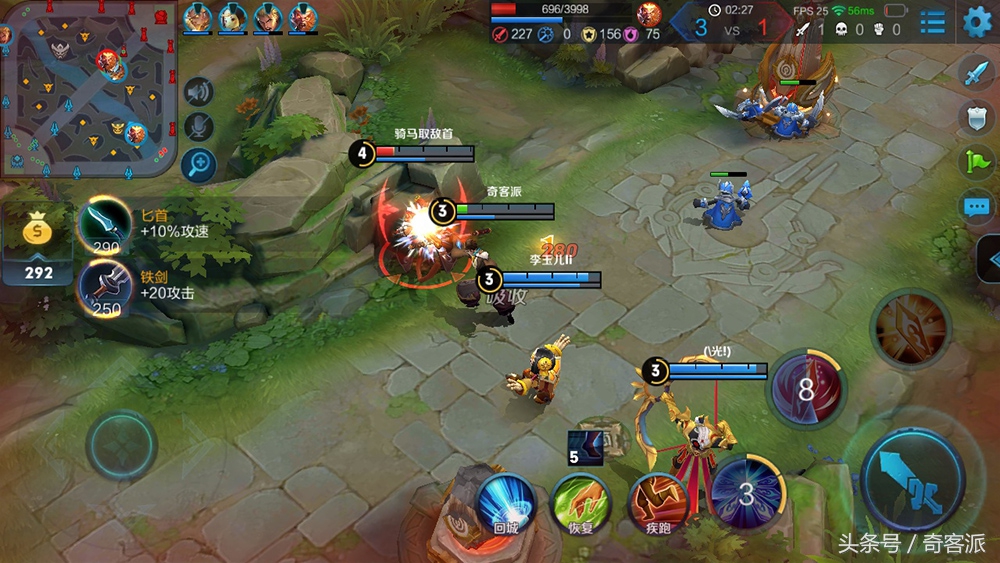Toggle the microphone voice icon
Image resolution: width=1000 pixels, height=563 pixels.
pos(199,127)
